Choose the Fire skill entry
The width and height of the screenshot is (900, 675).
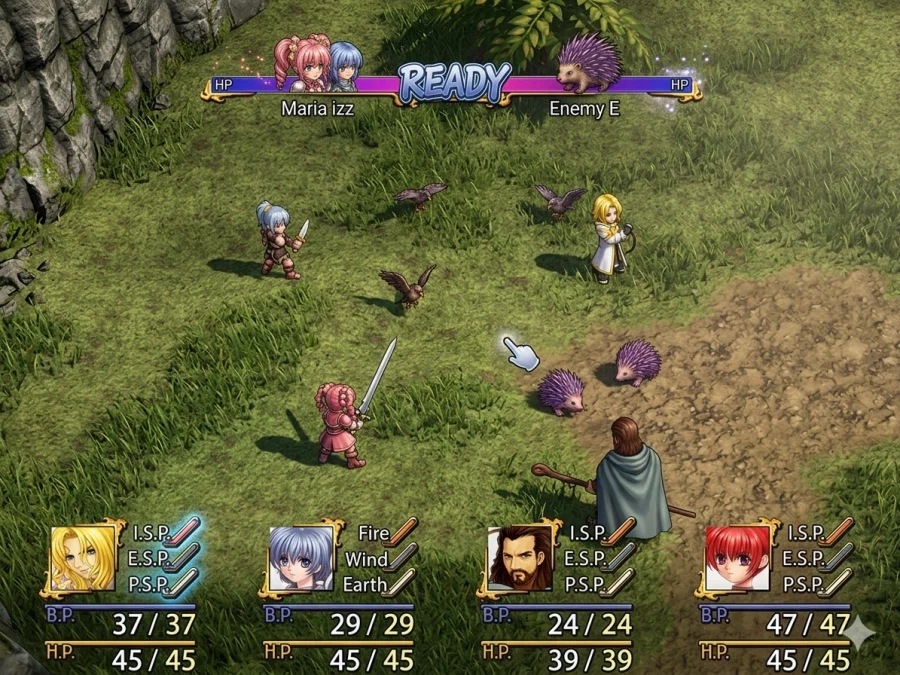[x=374, y=533]
